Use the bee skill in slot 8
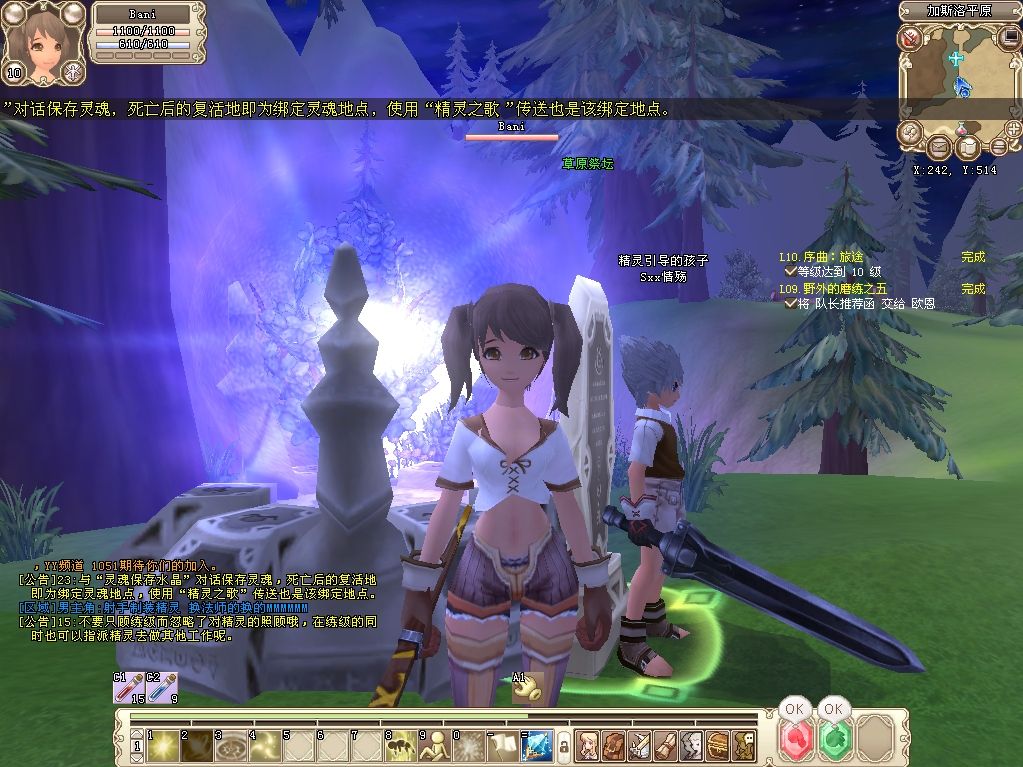The image size is (1023, 767). tap(402, 744)
